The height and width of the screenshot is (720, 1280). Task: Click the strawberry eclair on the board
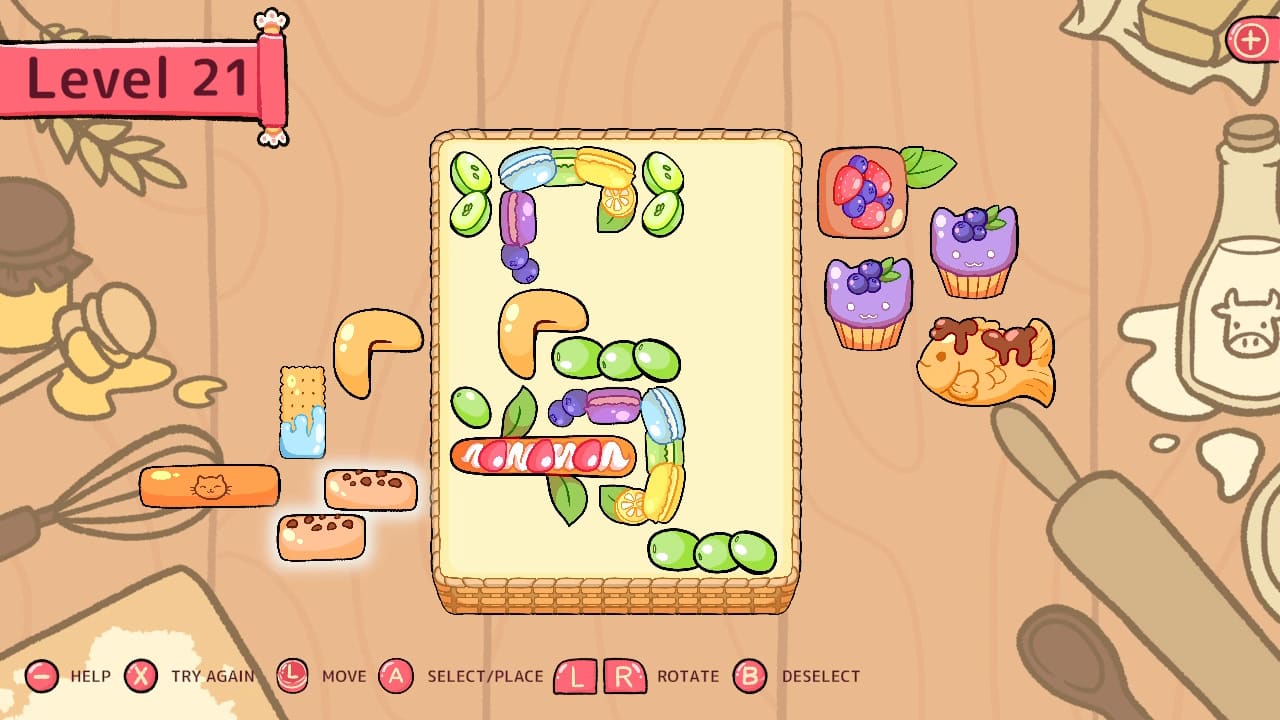coord(541,456)
